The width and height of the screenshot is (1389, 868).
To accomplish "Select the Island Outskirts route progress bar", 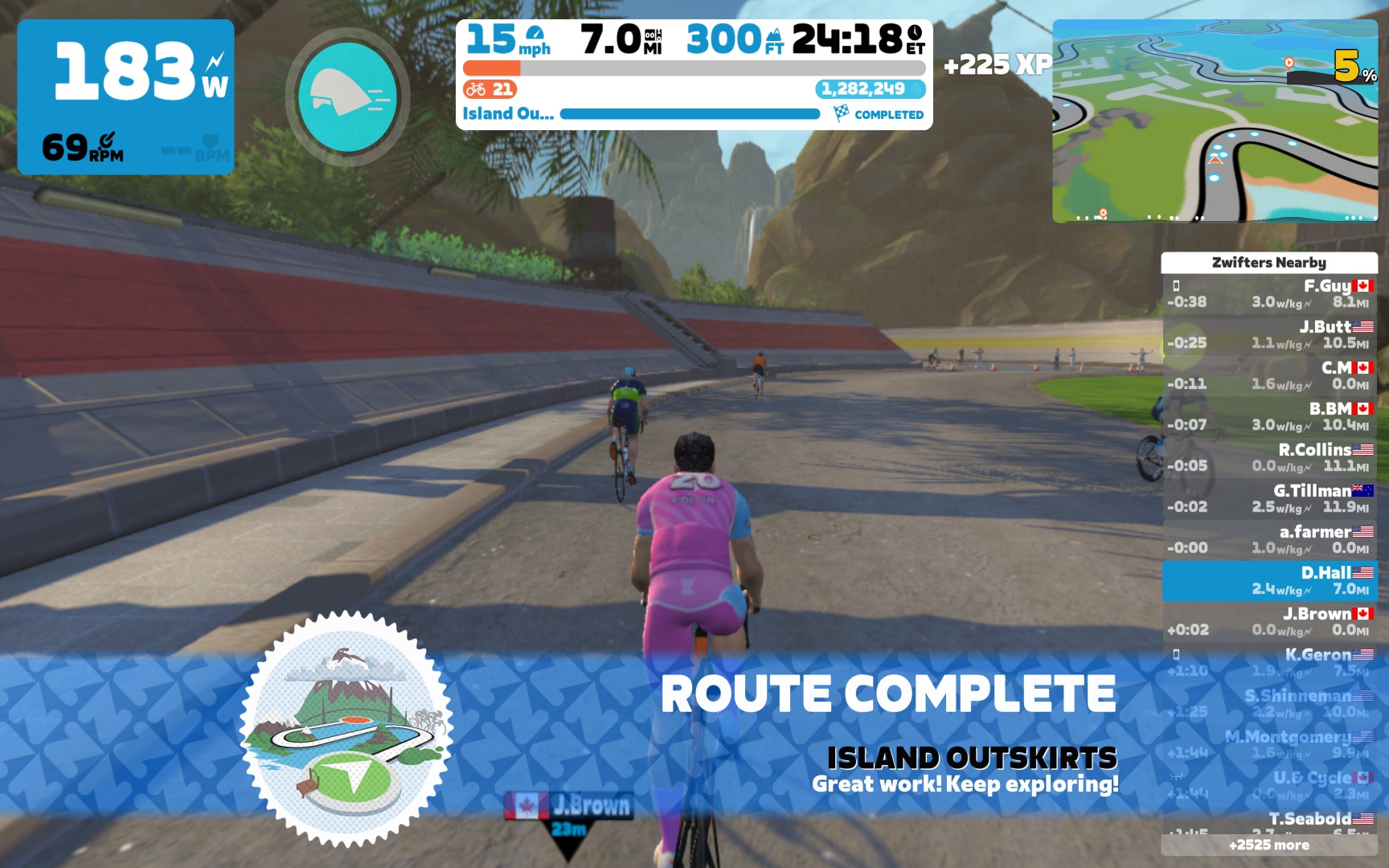I will 690,114.
